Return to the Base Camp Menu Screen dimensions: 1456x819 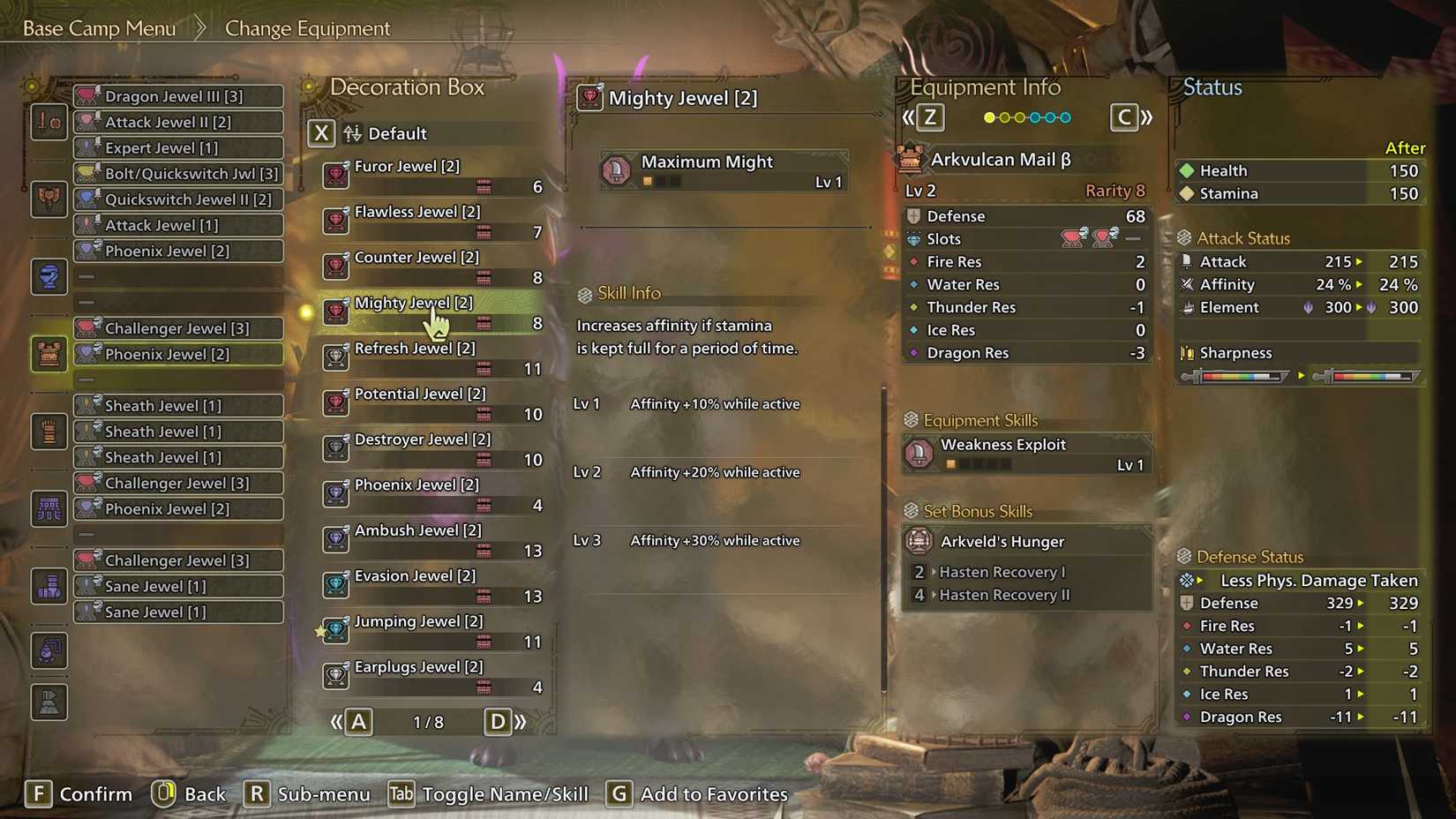(97, 27)
